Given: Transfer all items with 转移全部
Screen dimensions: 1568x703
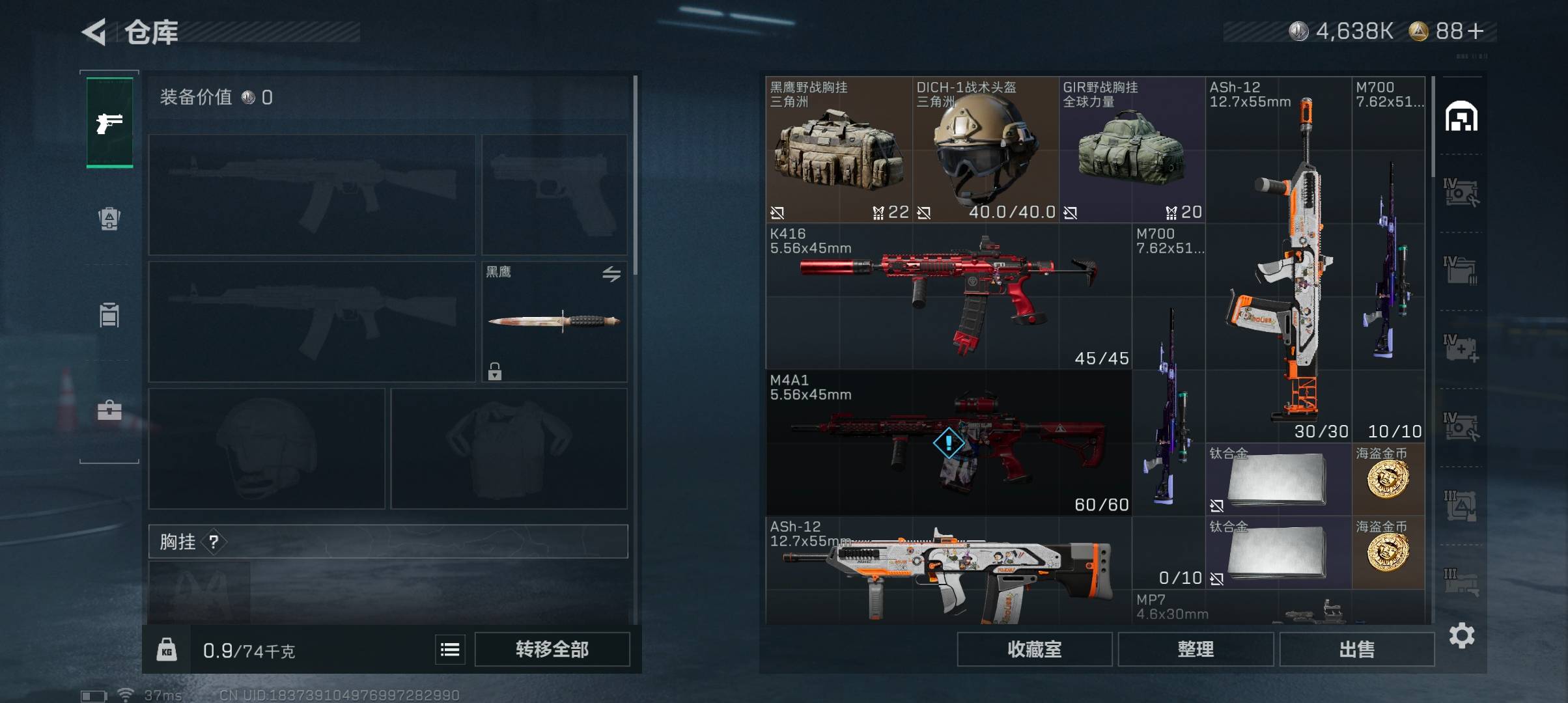Looking at the screenshot, I should coord(552,649).
